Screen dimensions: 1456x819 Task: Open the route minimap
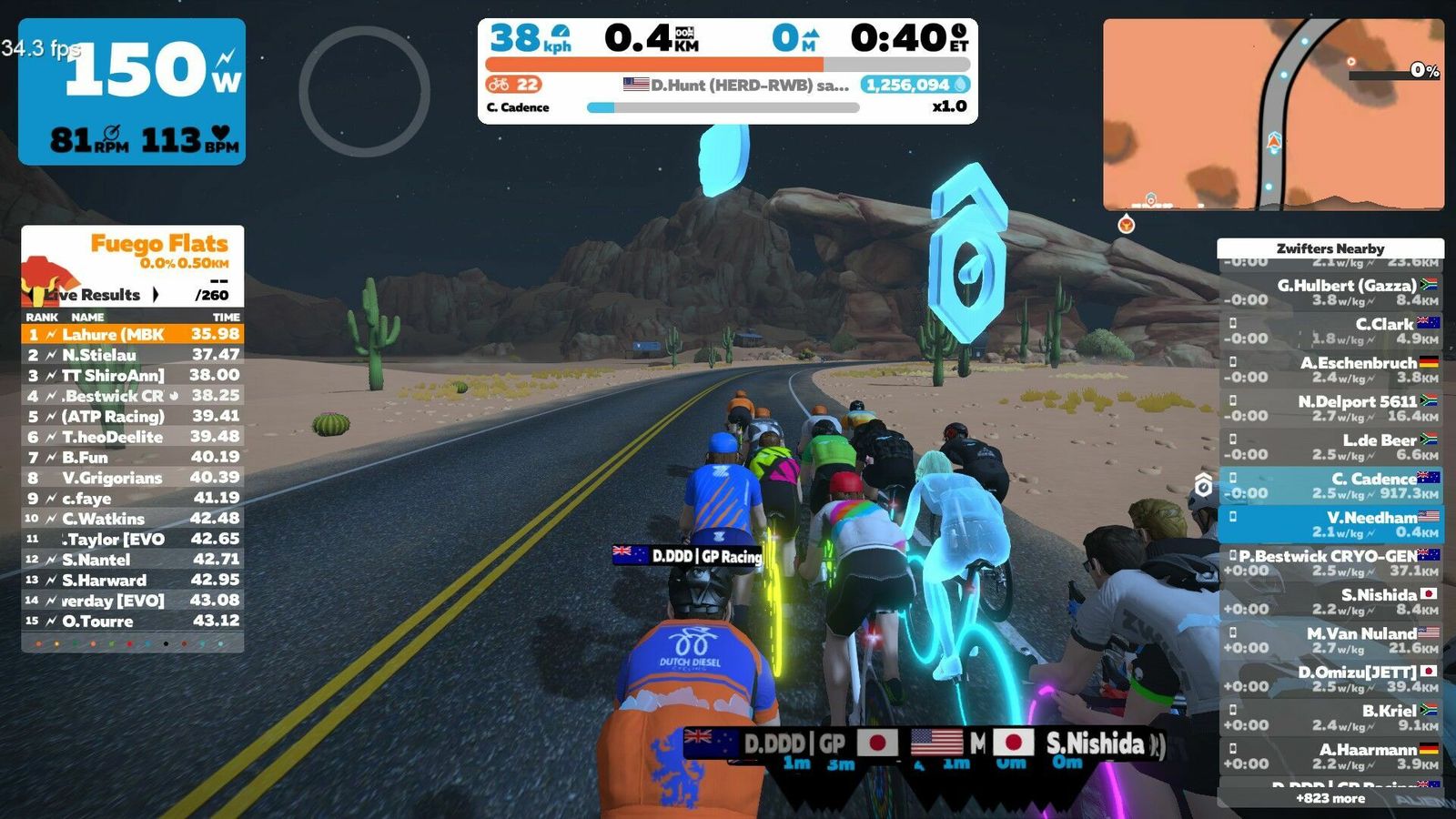(x=1273, y=115)
